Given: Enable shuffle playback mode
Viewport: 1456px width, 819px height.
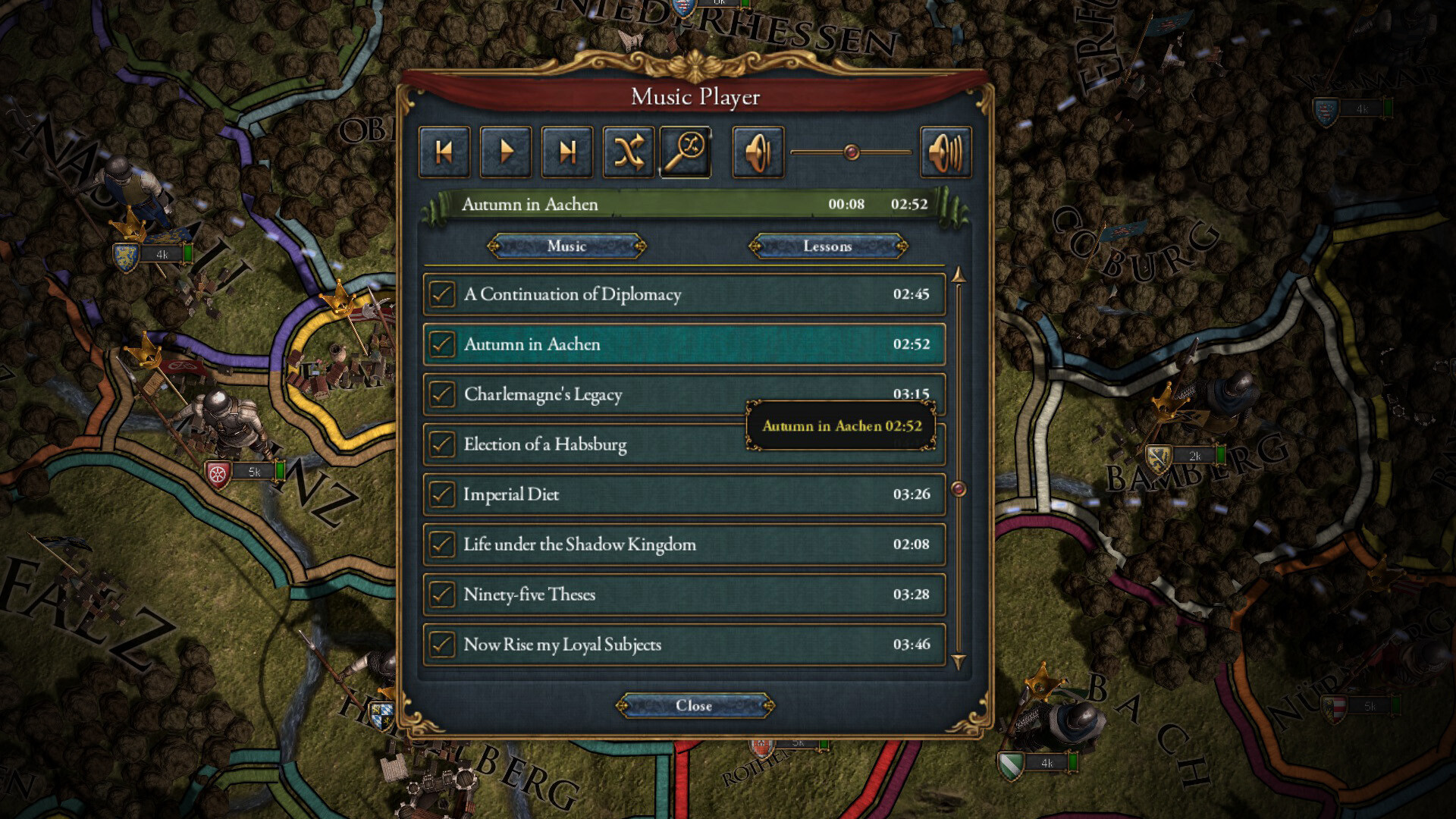Looking at the screenshot, I should pos(628,151).
